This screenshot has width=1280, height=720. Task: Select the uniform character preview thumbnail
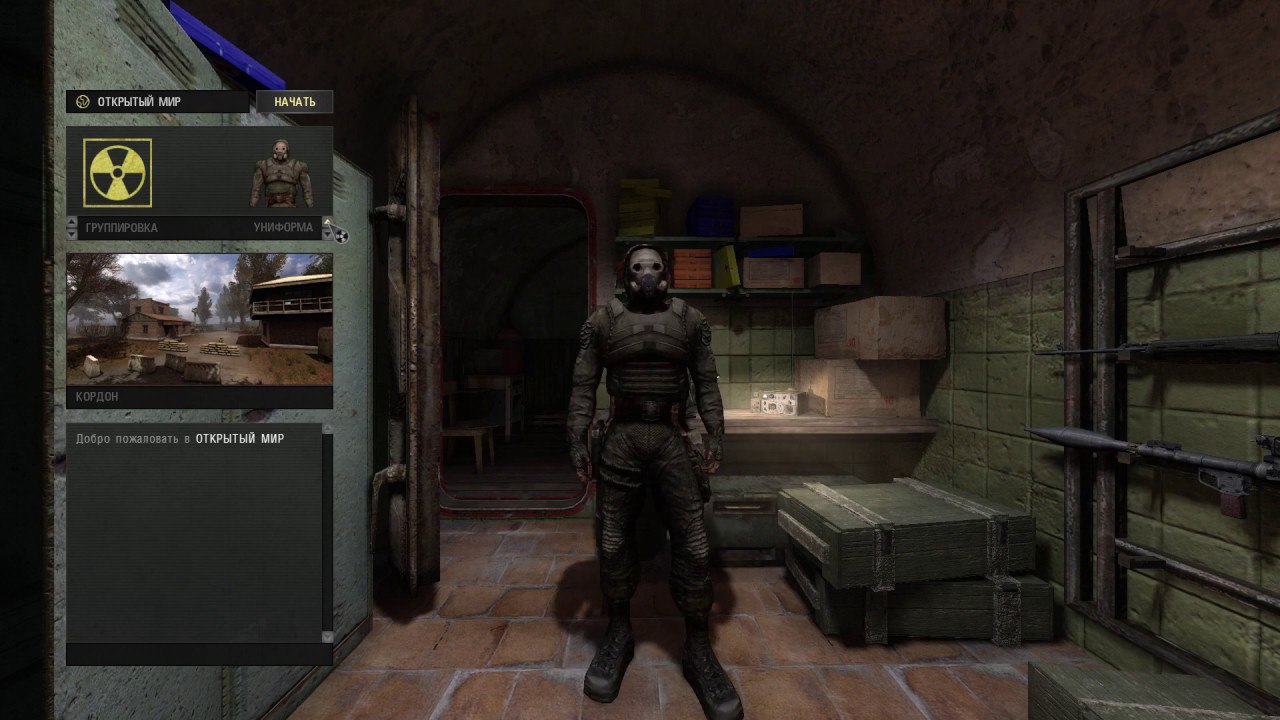coord(281,173)
